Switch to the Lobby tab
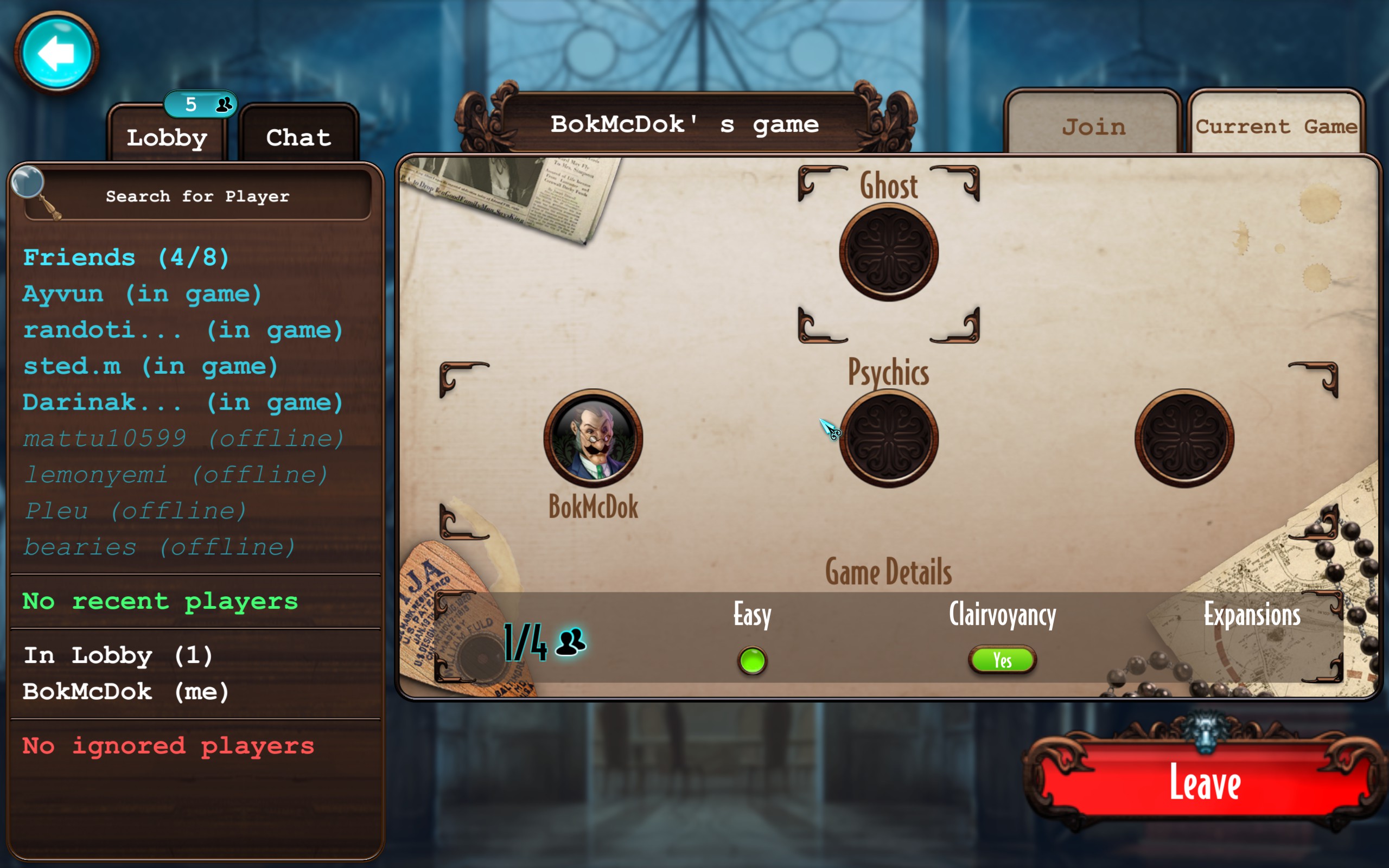The width and height of the screenshot is (1389, 868). click(167, 138)
